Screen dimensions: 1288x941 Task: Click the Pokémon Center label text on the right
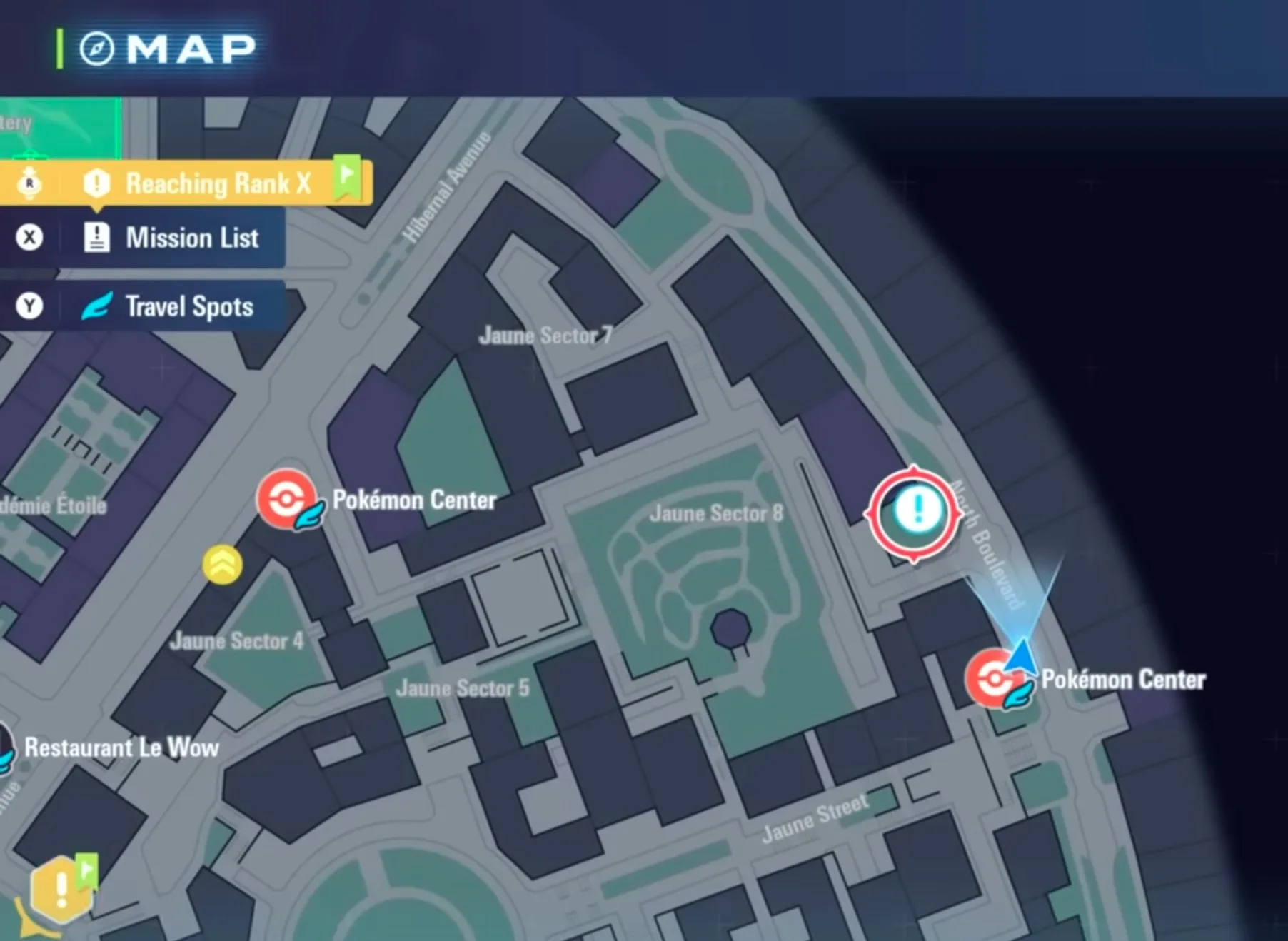1123,680
